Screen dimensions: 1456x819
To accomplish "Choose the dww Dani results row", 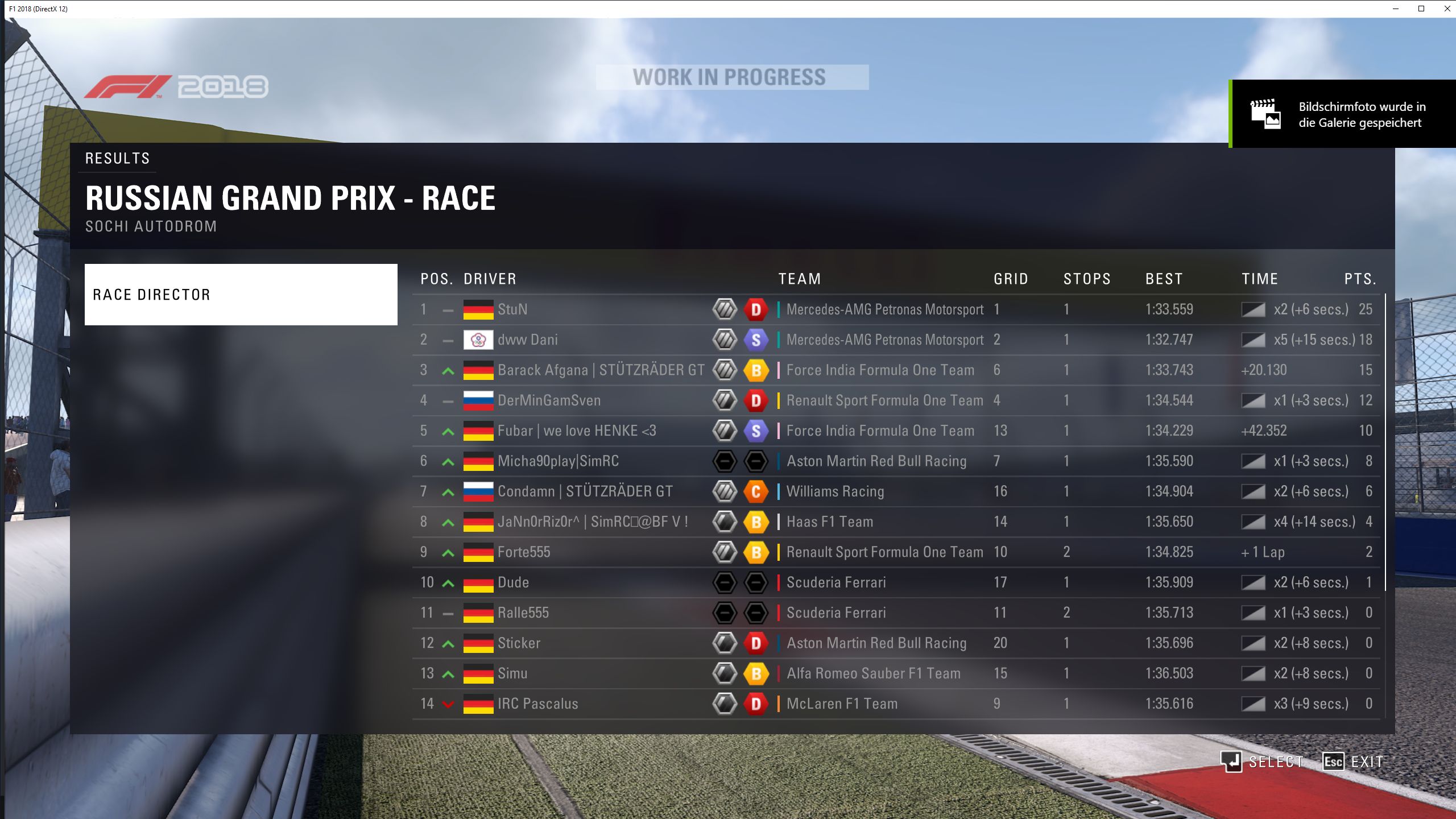I will (x=569, y=340).
